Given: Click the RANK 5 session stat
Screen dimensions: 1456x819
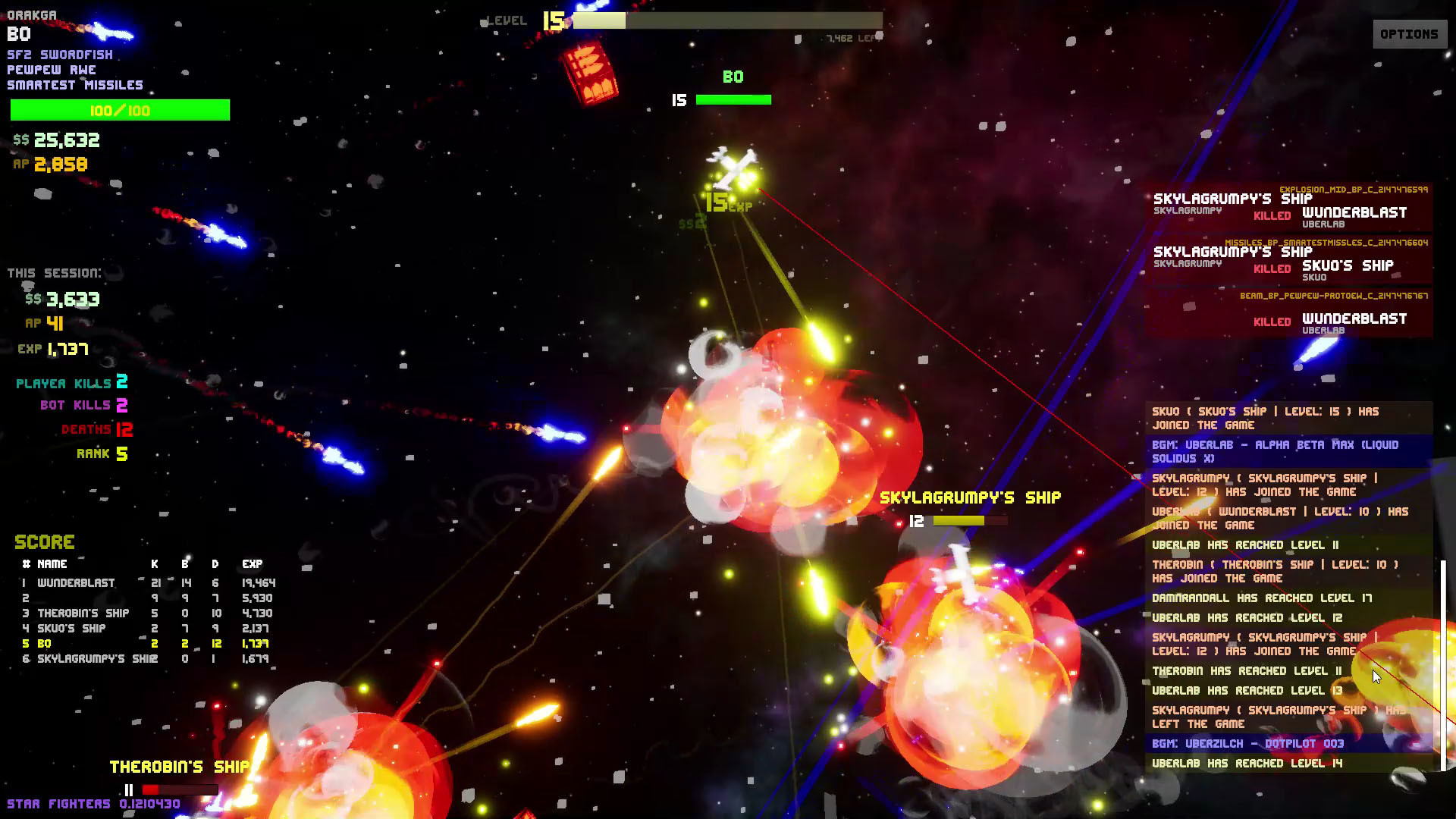Looking at the screenshot, I should point(101,453).
